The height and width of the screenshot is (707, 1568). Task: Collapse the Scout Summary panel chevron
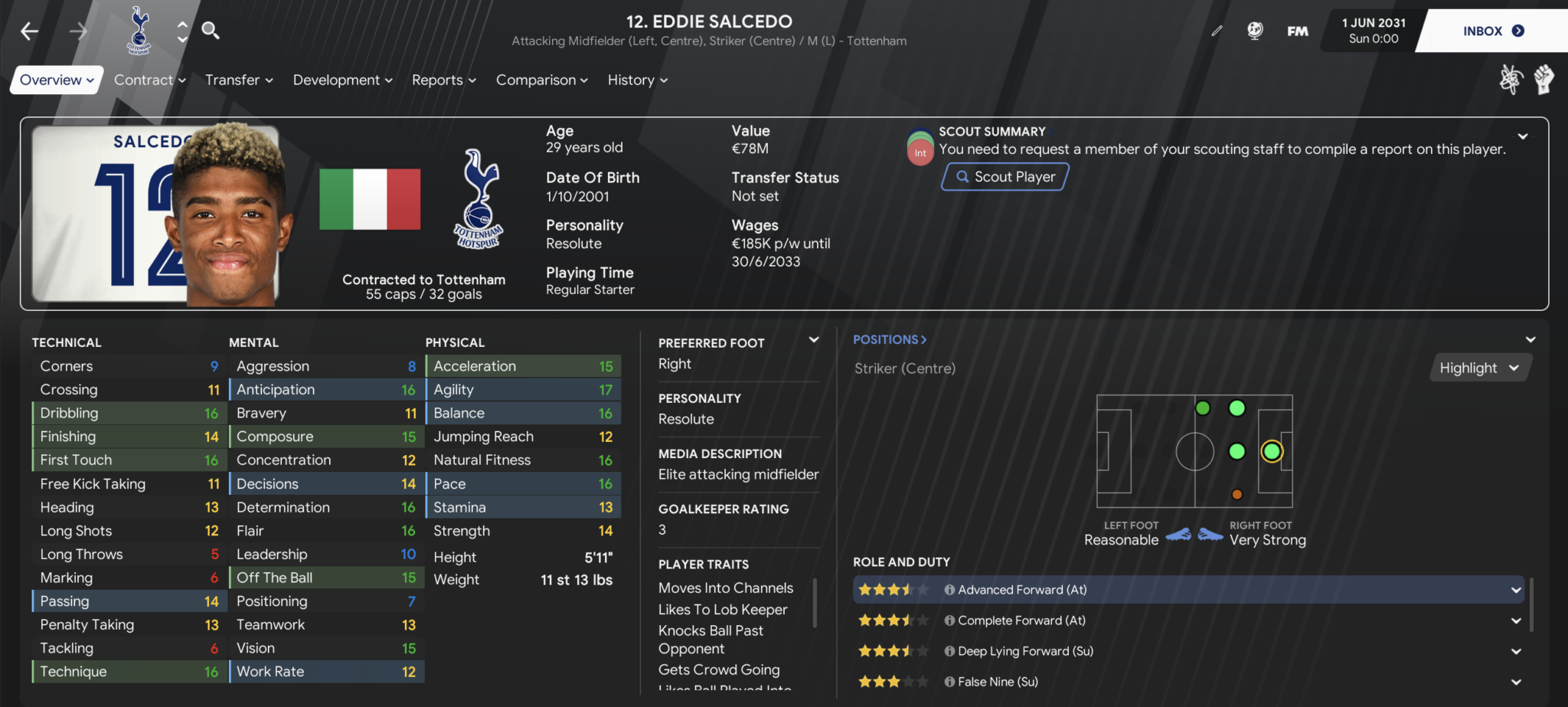[x=1523, y=136]
